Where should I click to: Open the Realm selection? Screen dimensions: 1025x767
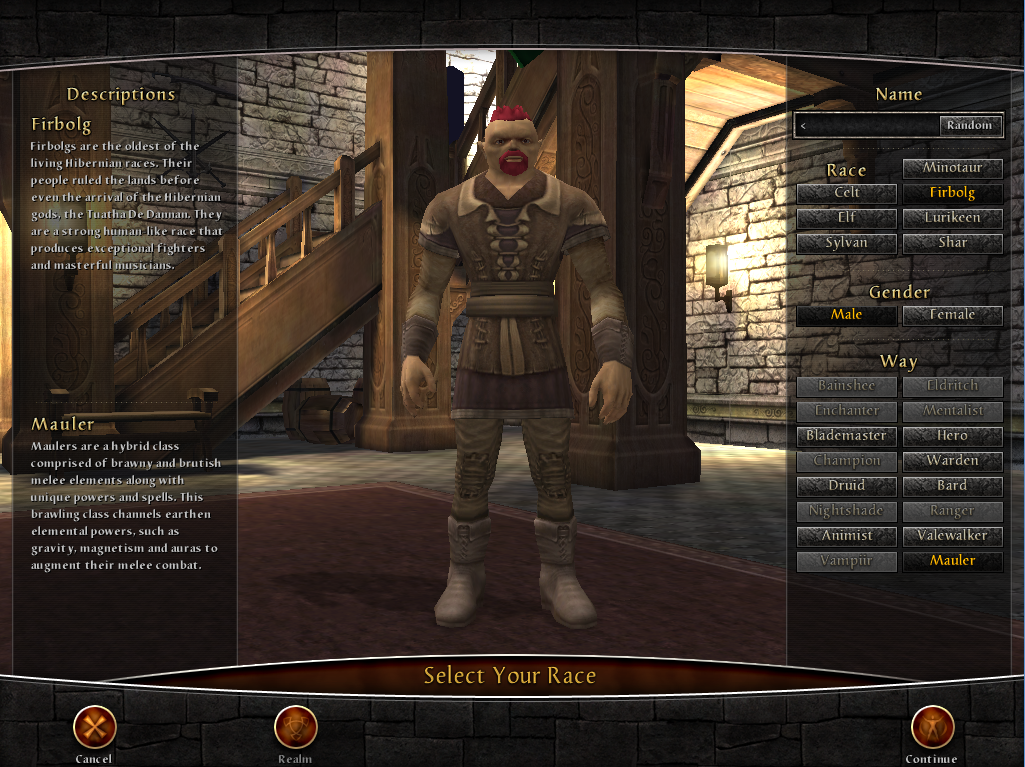point(295,728)
